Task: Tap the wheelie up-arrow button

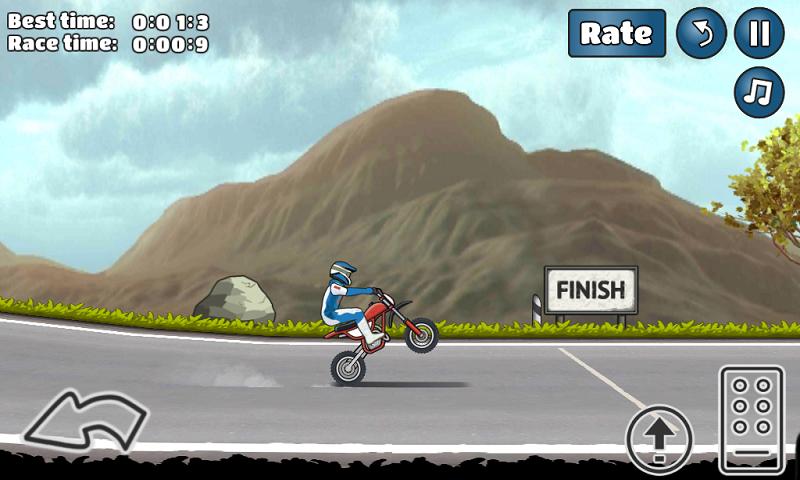Action: 659,436
